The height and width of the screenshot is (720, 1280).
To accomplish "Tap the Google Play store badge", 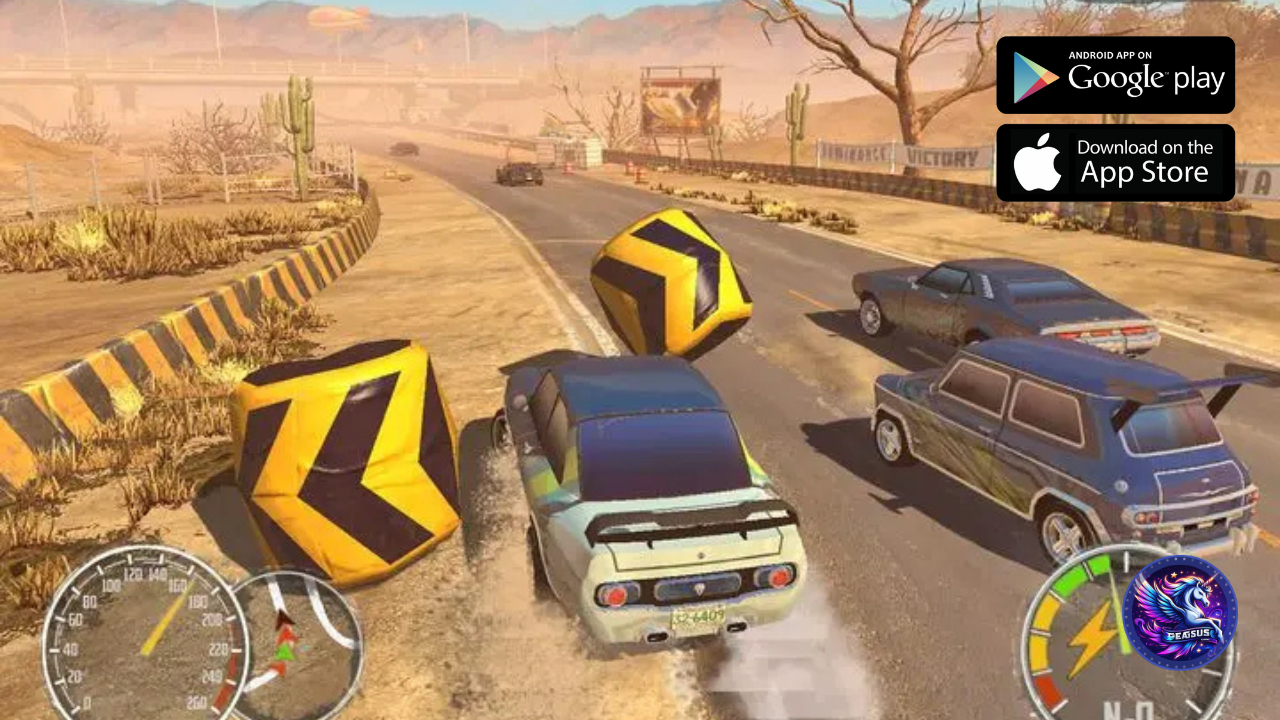I will pos(1115,75).
